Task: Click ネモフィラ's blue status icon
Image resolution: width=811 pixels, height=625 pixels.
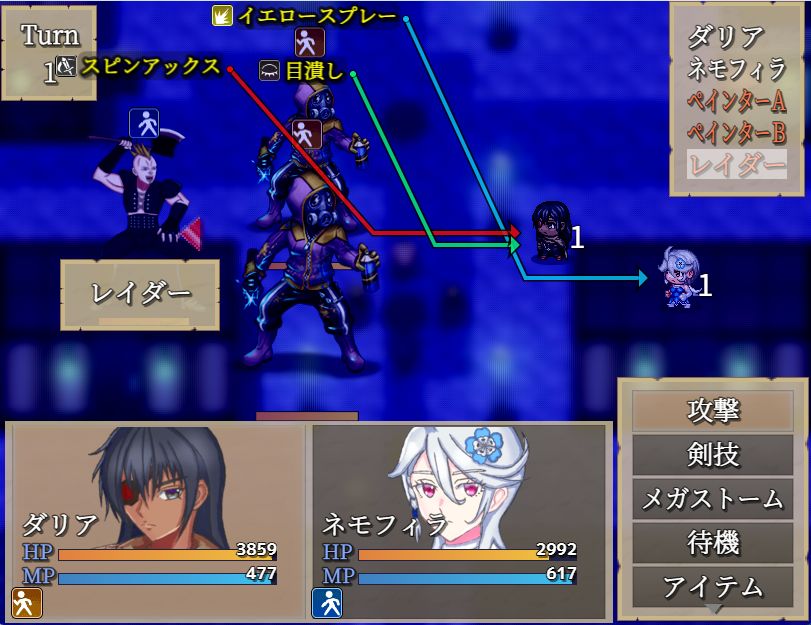Action: pos(327,602)
